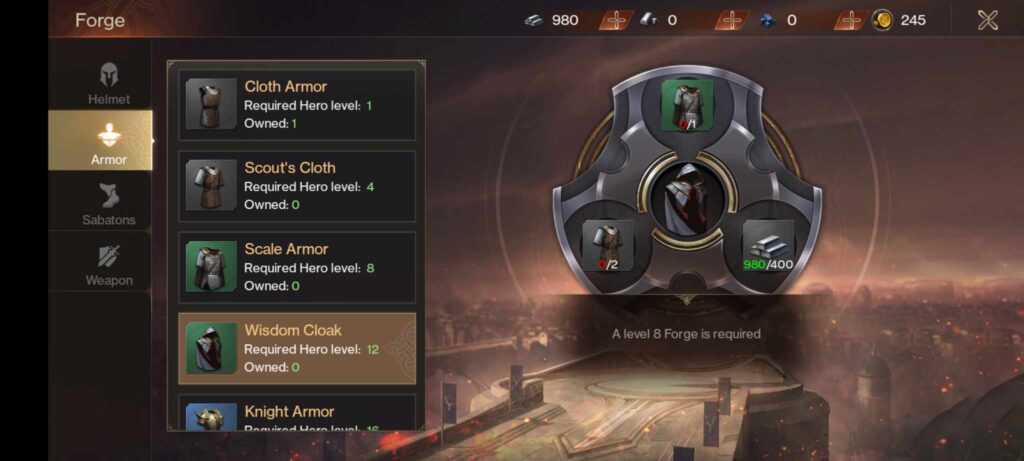Select Cloth Armor in the list
This screenshot has height=461, width=1024.
[297, 104]
